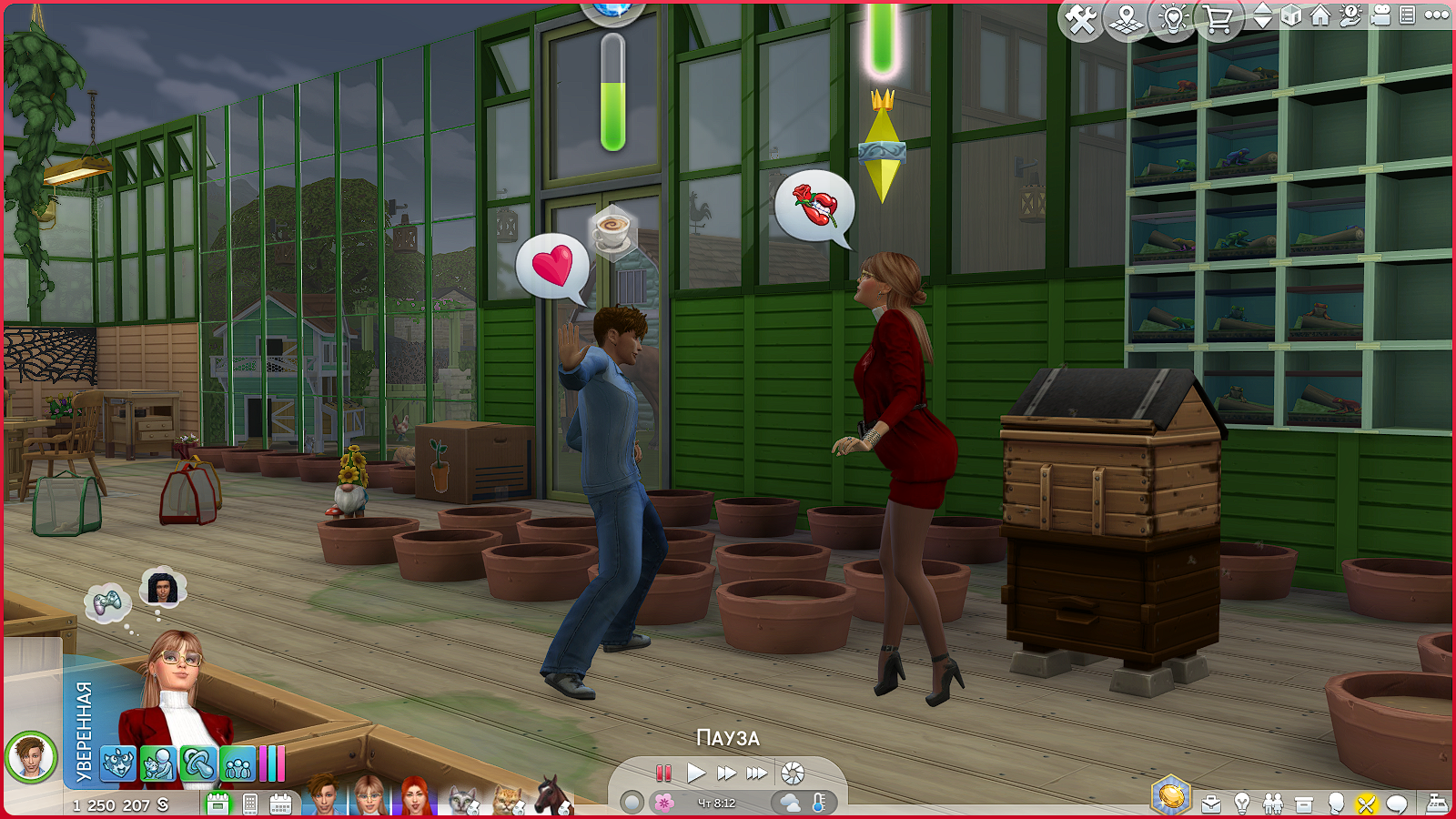Open Build Mode with the hammer-and-wrench icon

coord(1080,19)
